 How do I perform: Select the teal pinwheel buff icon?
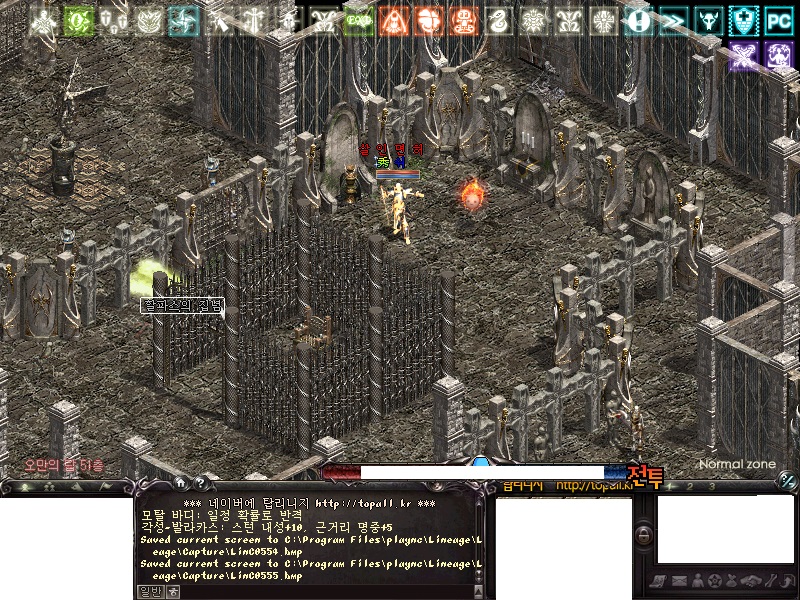click(x=184, y=20)
